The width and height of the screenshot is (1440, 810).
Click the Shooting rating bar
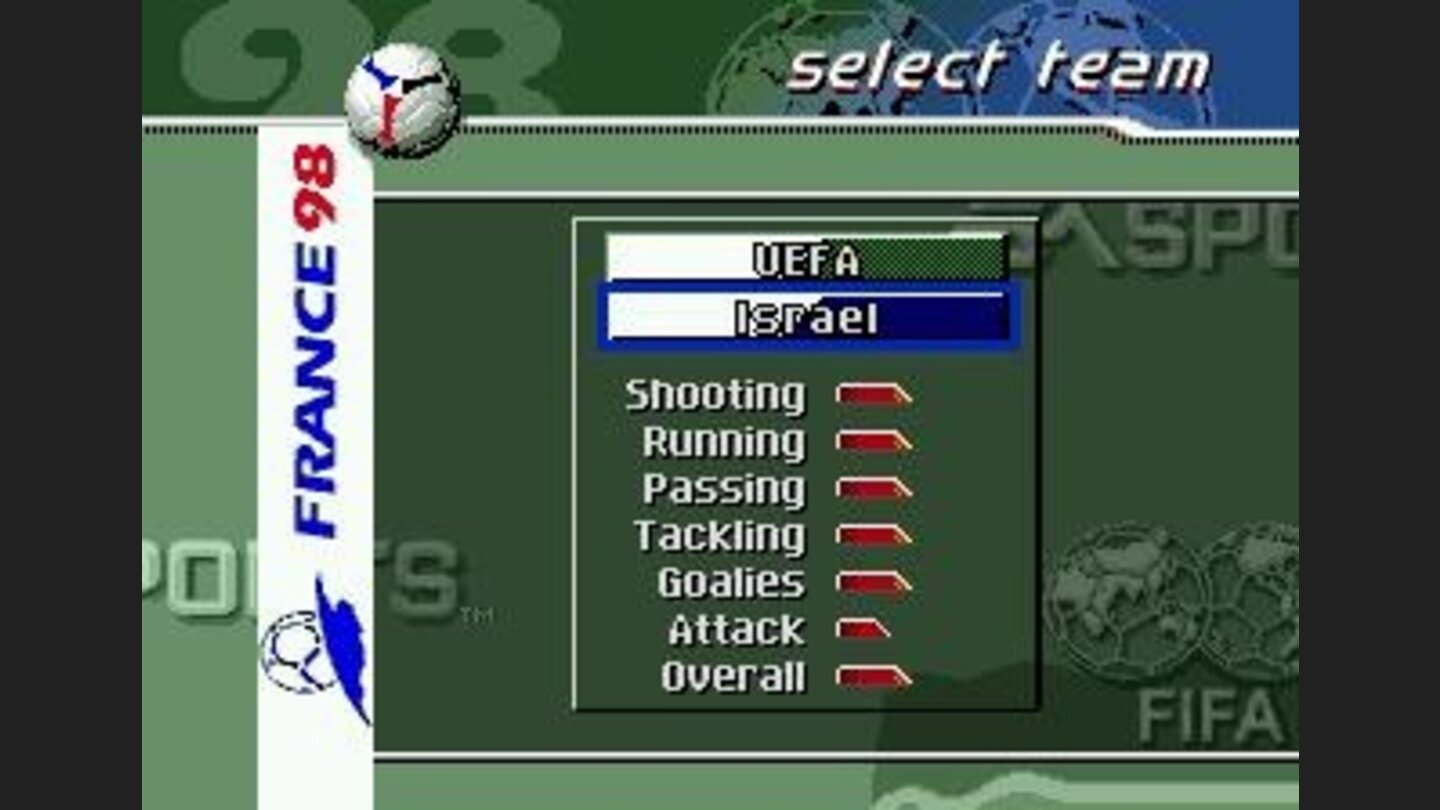[x=872, y=394]
